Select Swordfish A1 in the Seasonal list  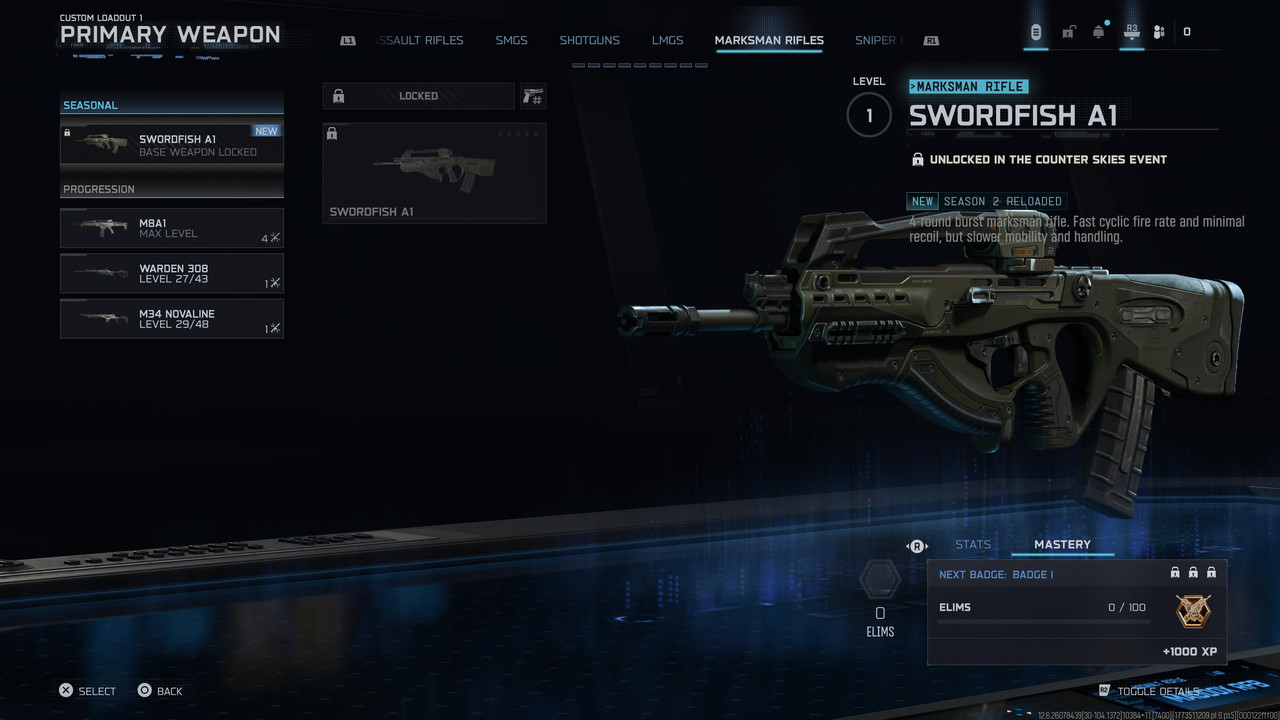point(172,144)
